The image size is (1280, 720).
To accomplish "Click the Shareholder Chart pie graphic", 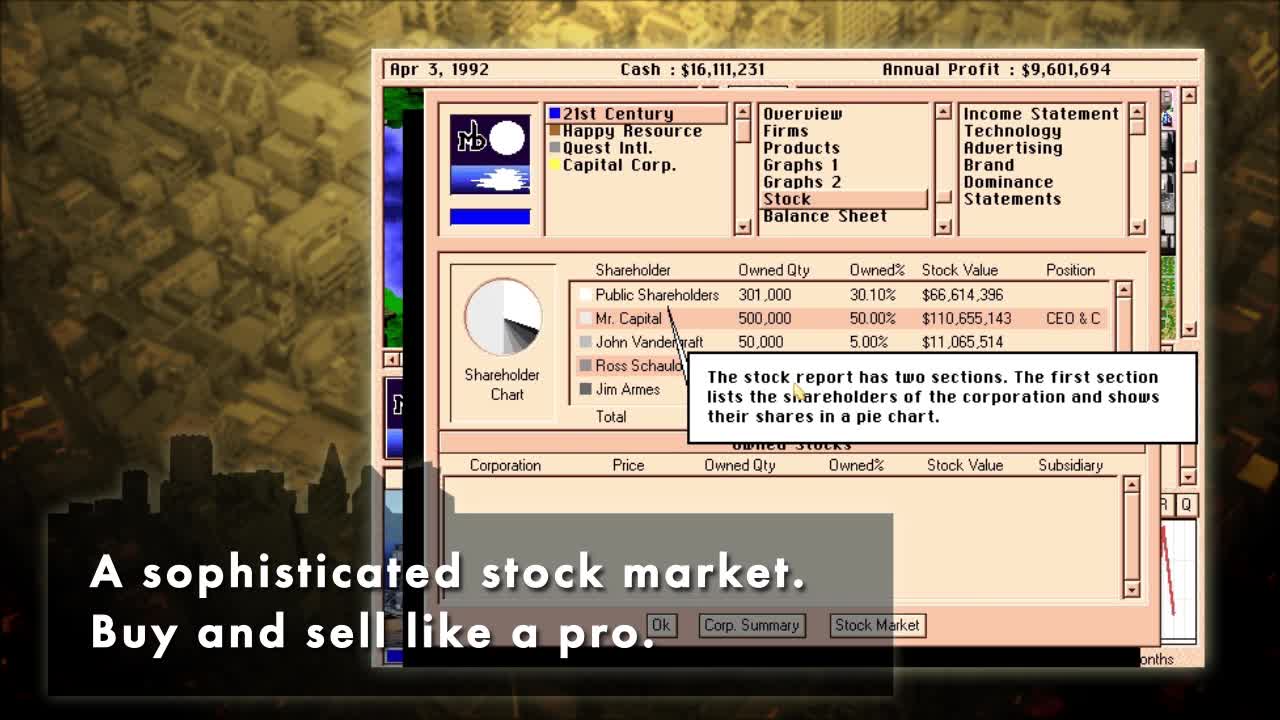I will point(503,316).
